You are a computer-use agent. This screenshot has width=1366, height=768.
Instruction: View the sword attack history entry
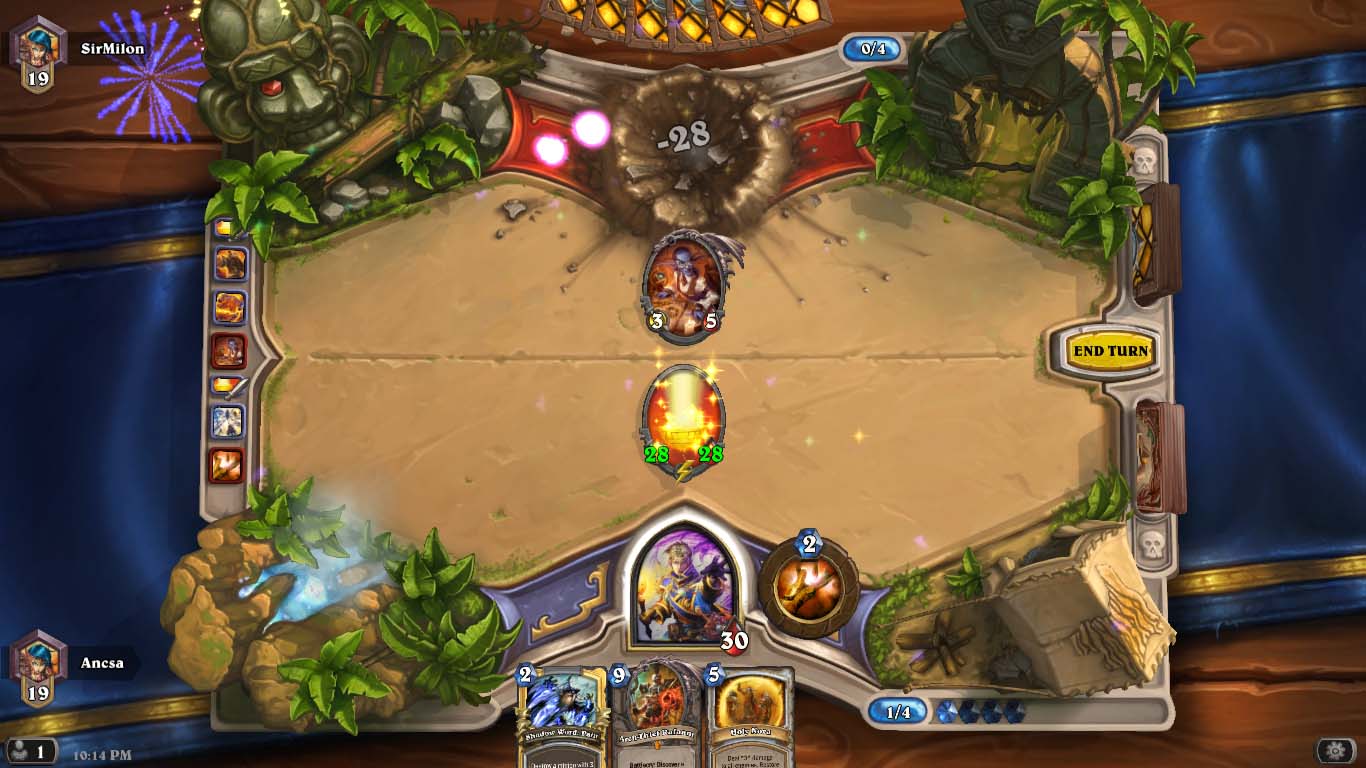pyautogui.click(x=228, y=385)
